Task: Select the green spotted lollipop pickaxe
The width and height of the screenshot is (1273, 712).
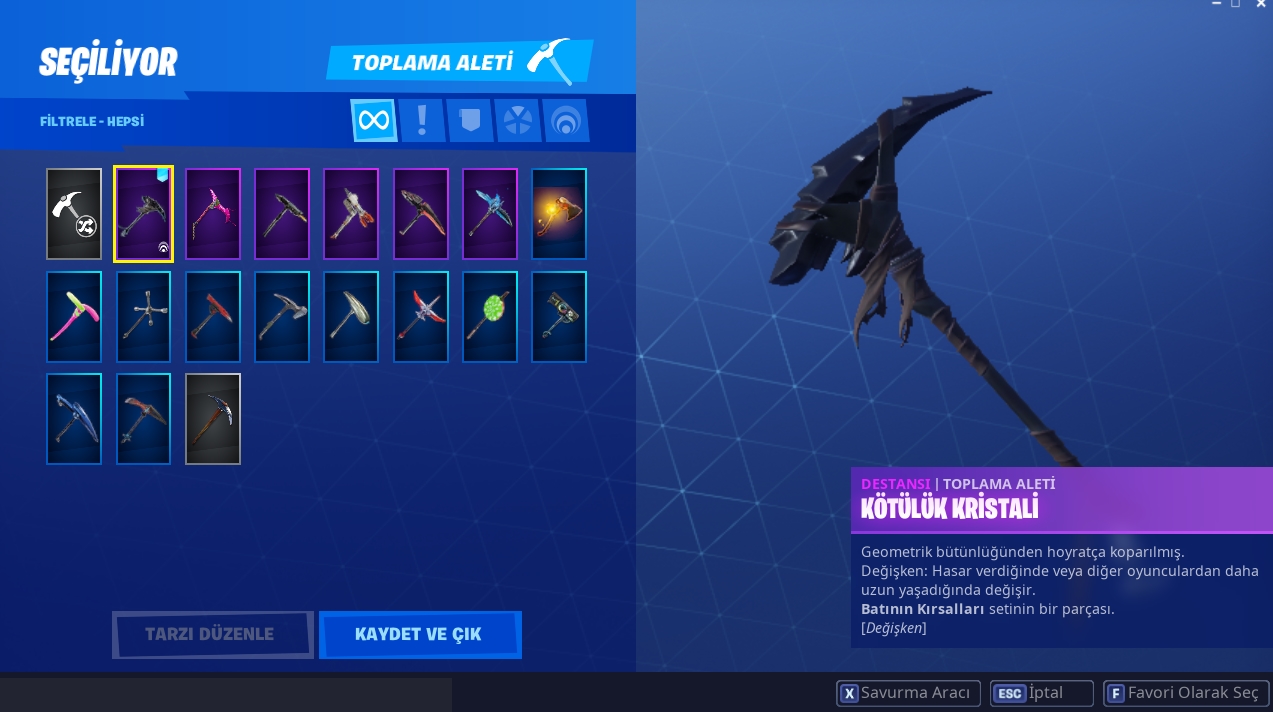Action: [490, 317]
